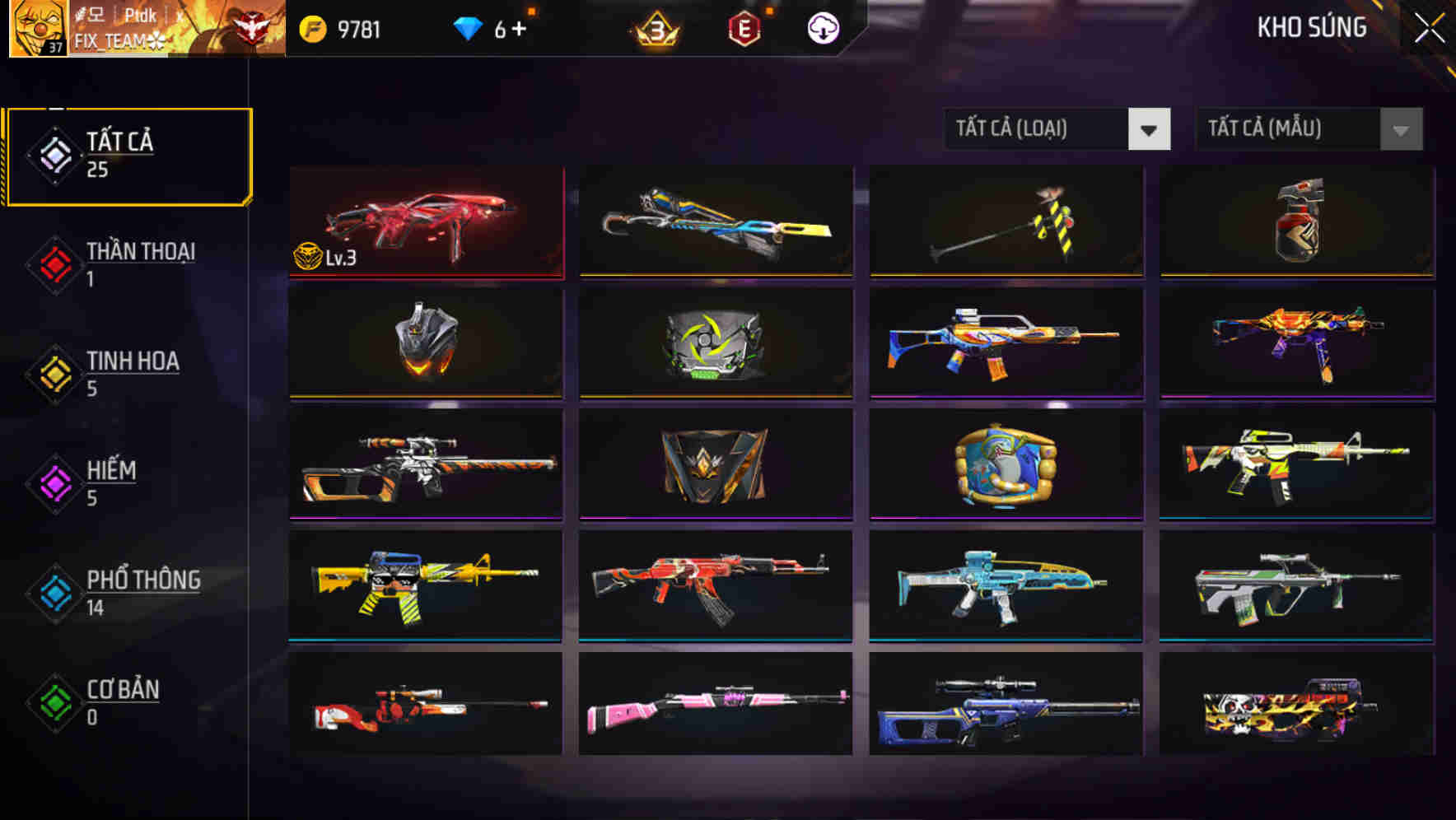Open the cloud download icon
Viewport: 1456px width, 820px height.
pos(821,28)
